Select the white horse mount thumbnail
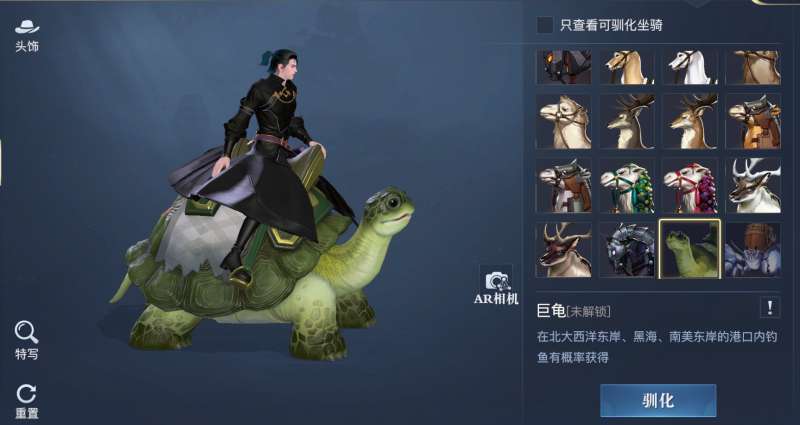The image size is (800, 425). (690, 66)
